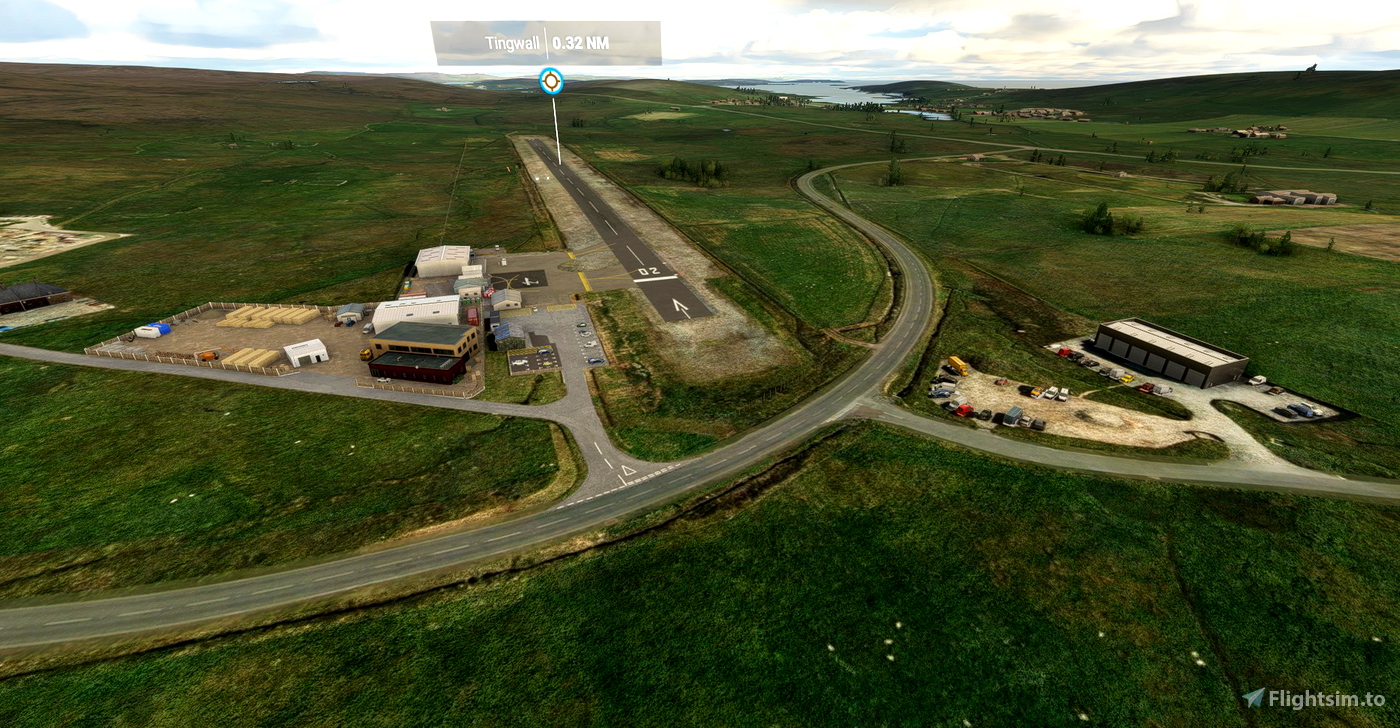Screen dimensions: 1400x728
Task: Click the Tingwall airport marker icon
Action: (551, 81)
